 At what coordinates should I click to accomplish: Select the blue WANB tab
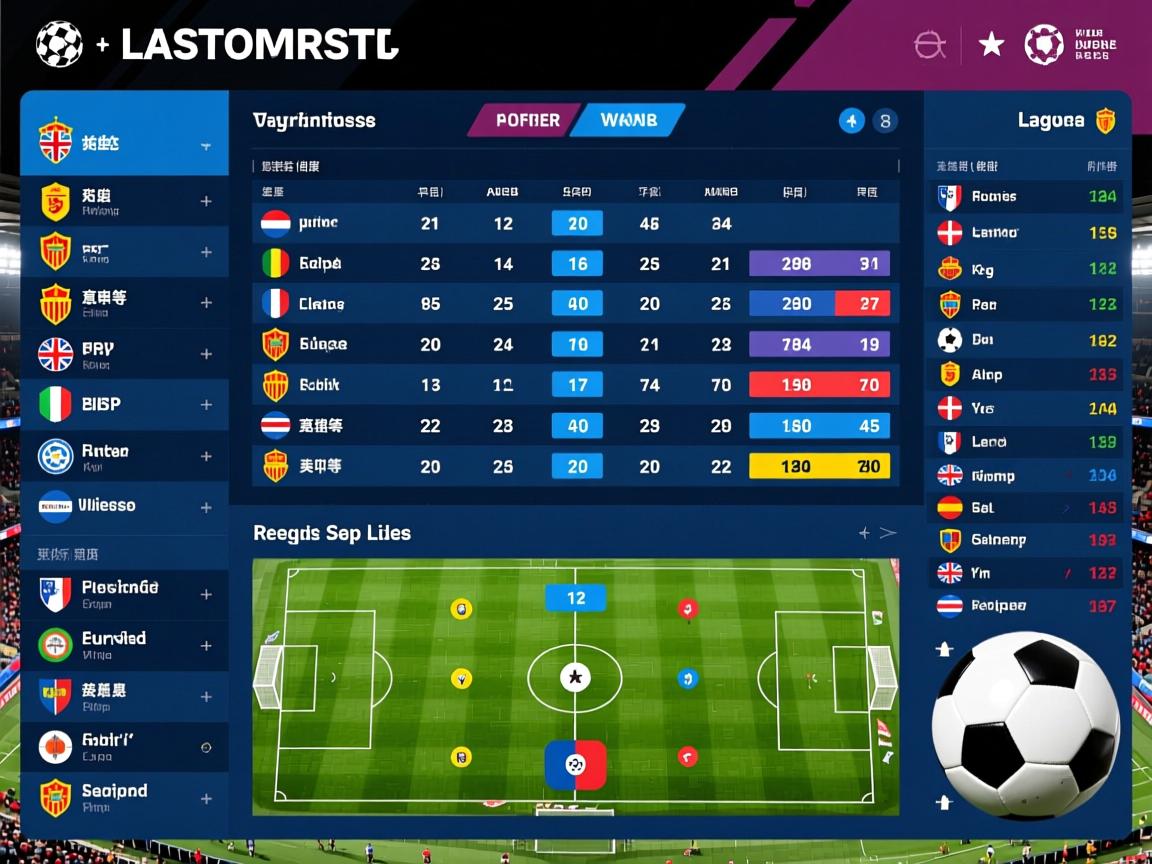click(x=630, y=121)
